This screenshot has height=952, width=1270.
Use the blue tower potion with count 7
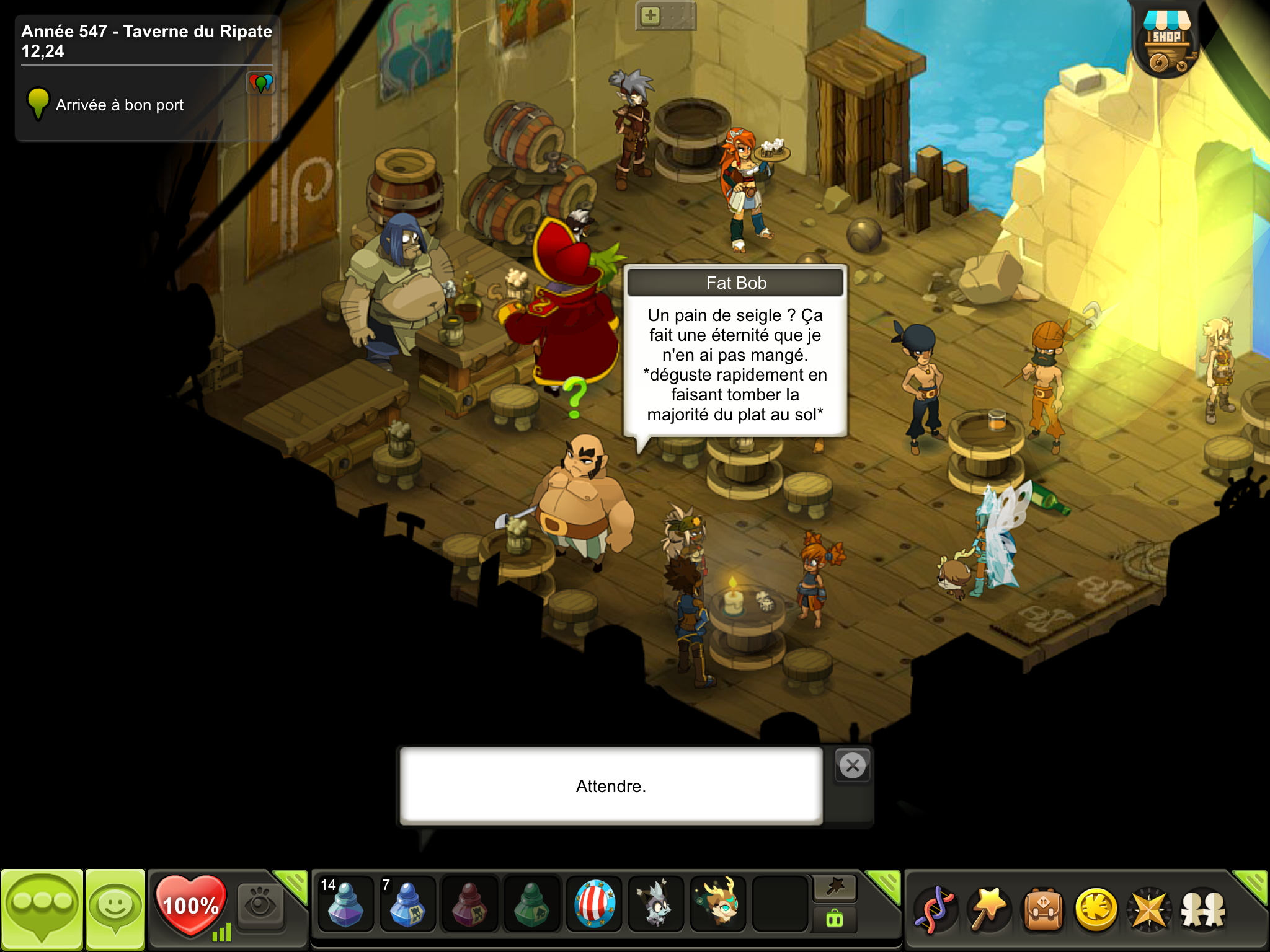pos(407,904)
